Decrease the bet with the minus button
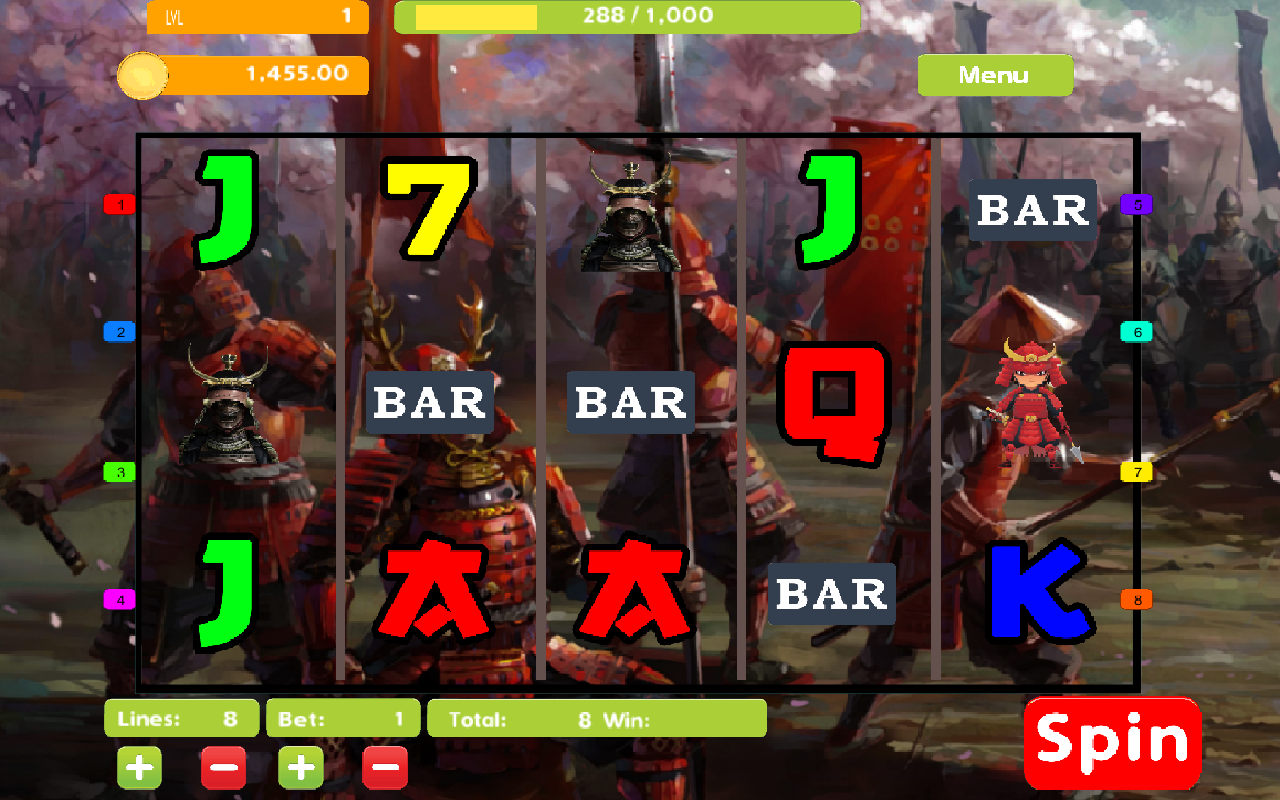Image resolution: width=1280 pixels, height=800 pixels. [385, 767]
